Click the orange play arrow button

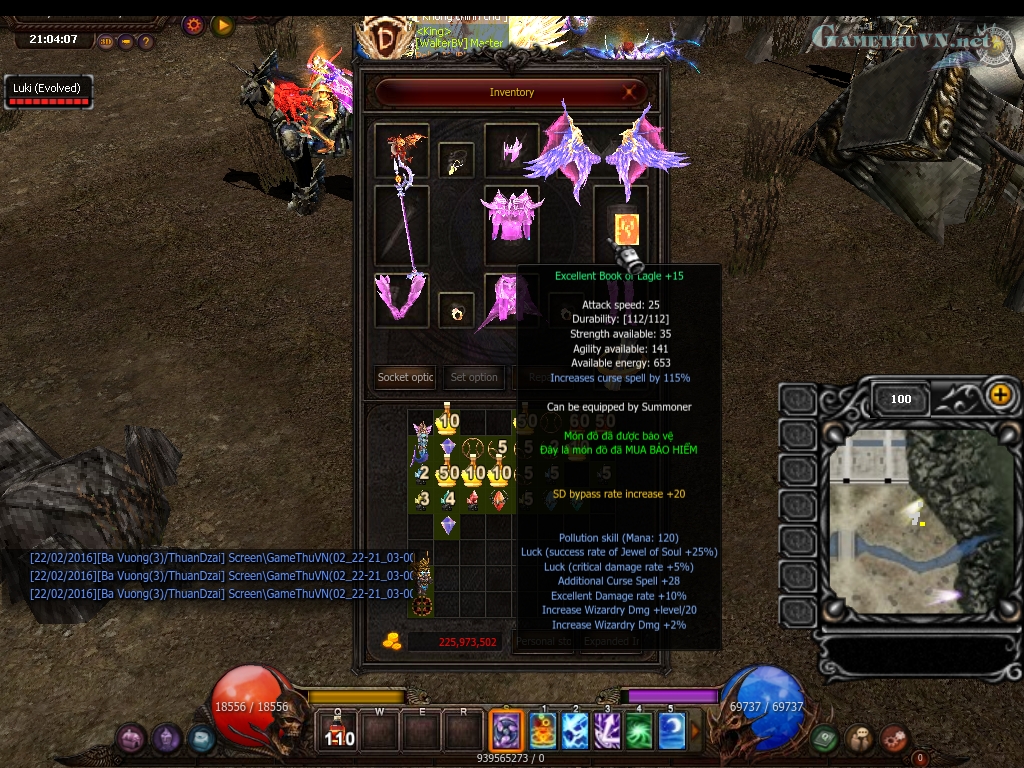(222, 25)
